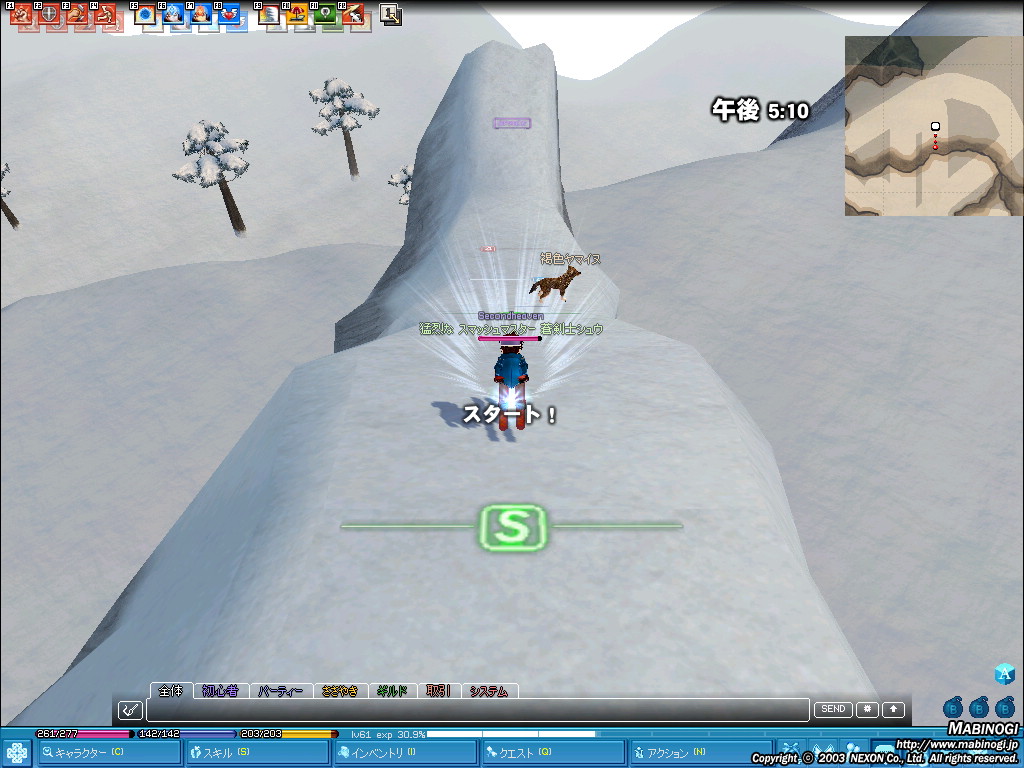The image size is (1024, 768).
Task: Switch to the 初心者 chat tab
Action: (x=220, y=691)
